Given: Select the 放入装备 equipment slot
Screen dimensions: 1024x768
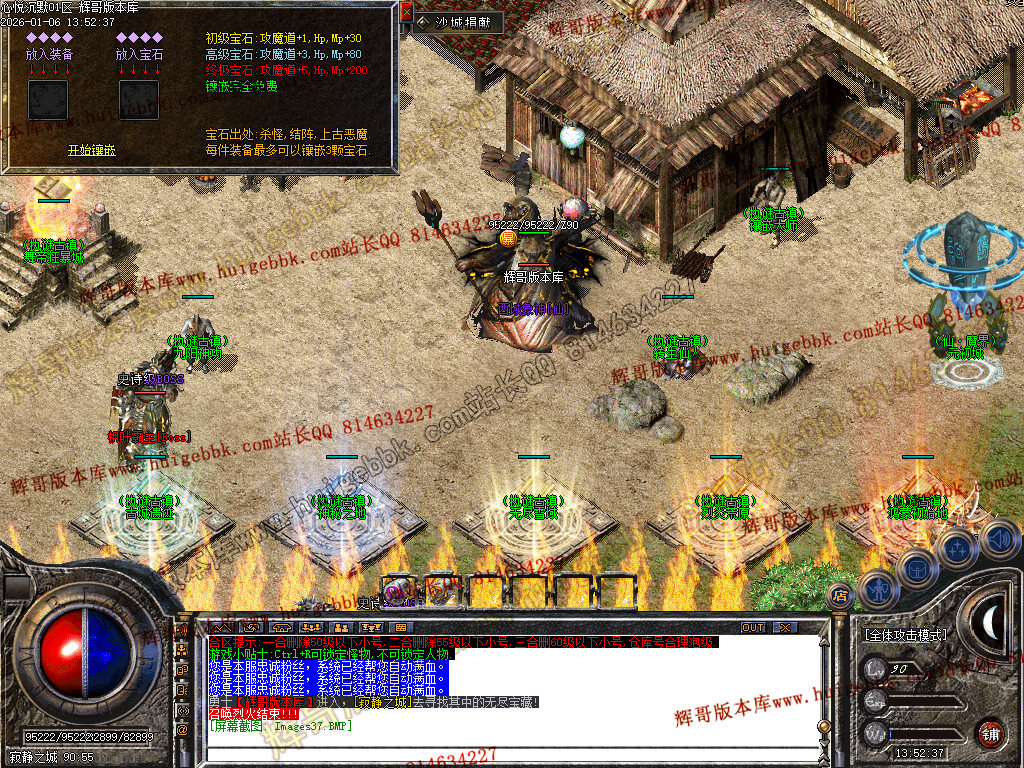Looking at the screenshot, I should click(48, 100).
